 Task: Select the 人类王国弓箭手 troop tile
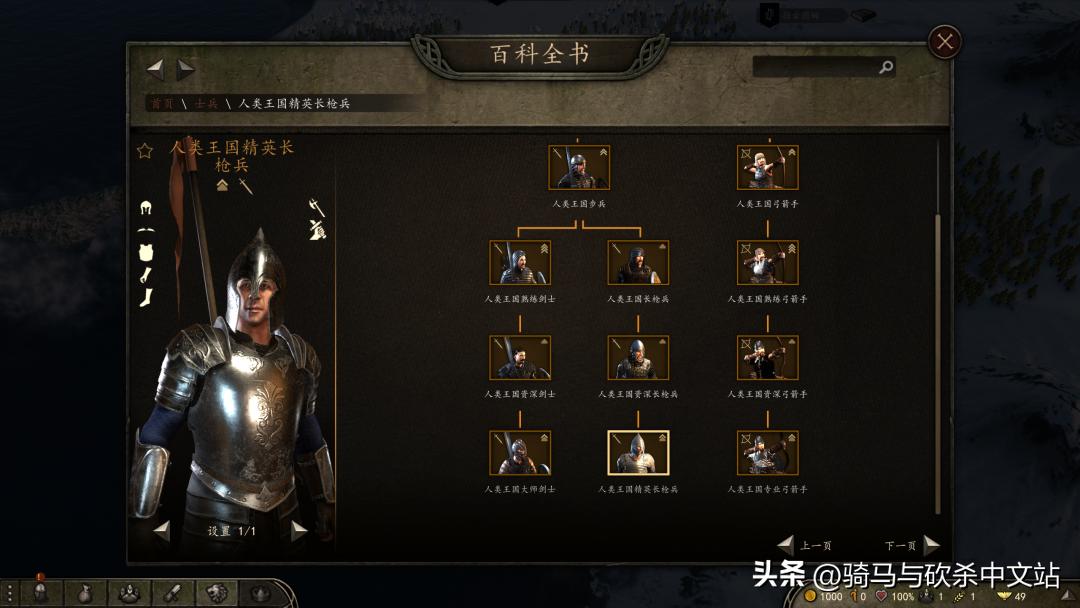point(767,167)
